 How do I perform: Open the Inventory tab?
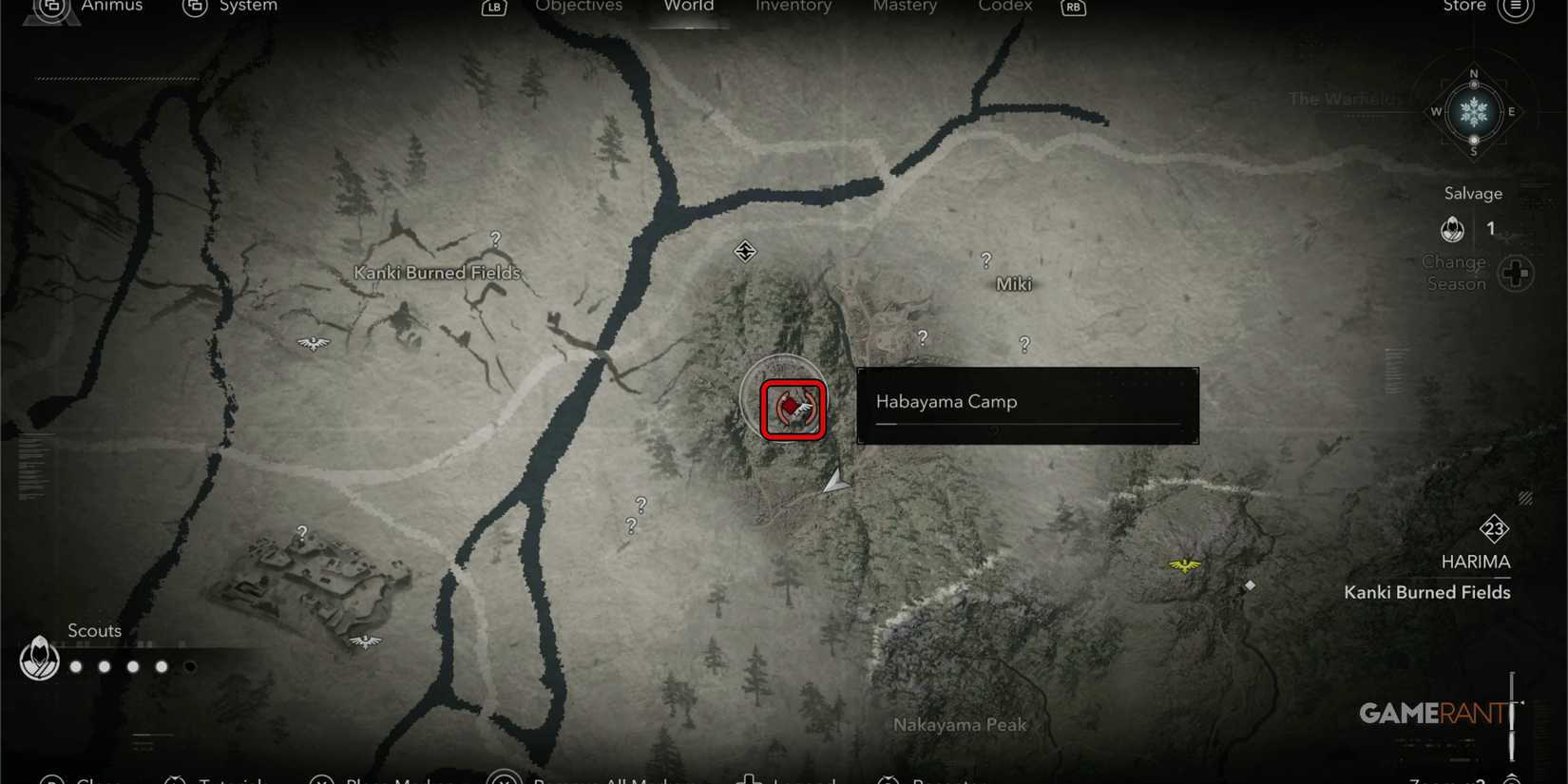[x=794, y=7]
